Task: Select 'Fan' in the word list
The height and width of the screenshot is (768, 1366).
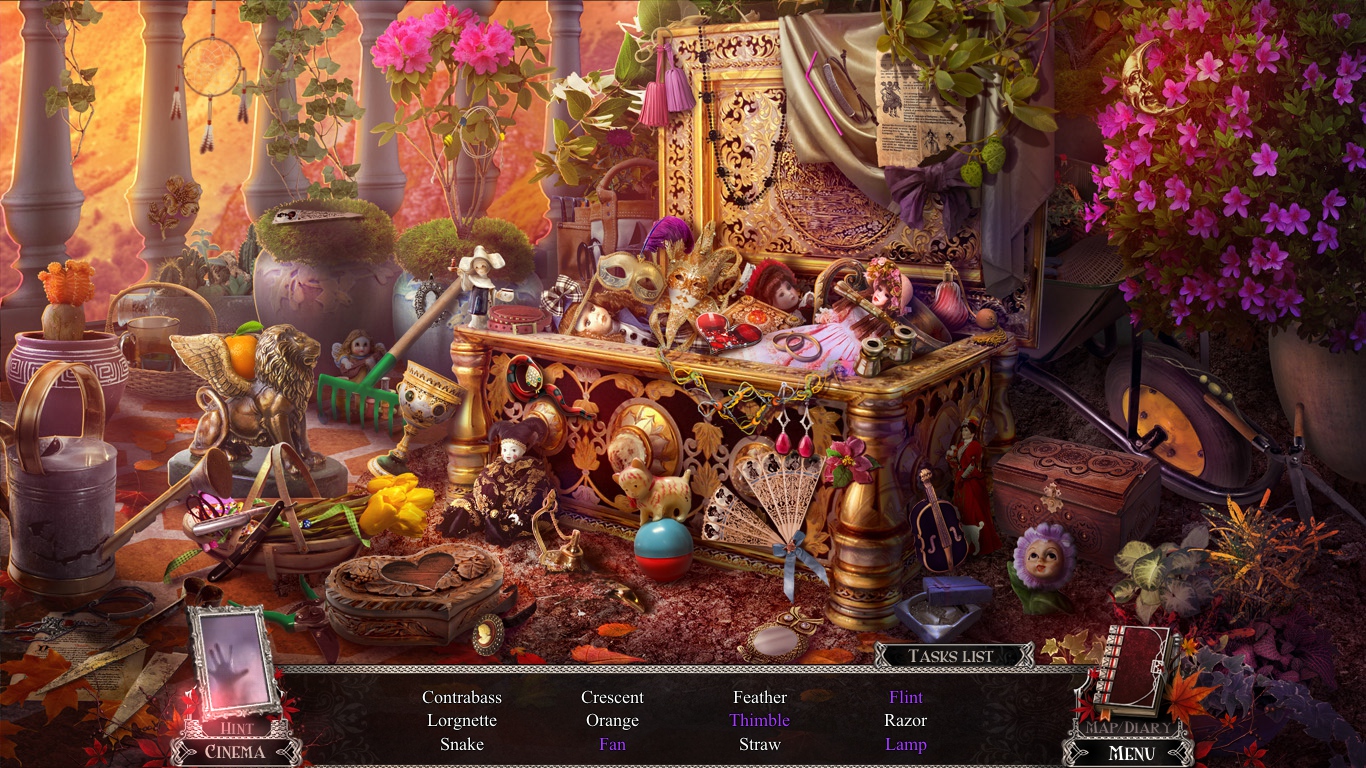Action: pyautogui.click(x=613, y=744)
